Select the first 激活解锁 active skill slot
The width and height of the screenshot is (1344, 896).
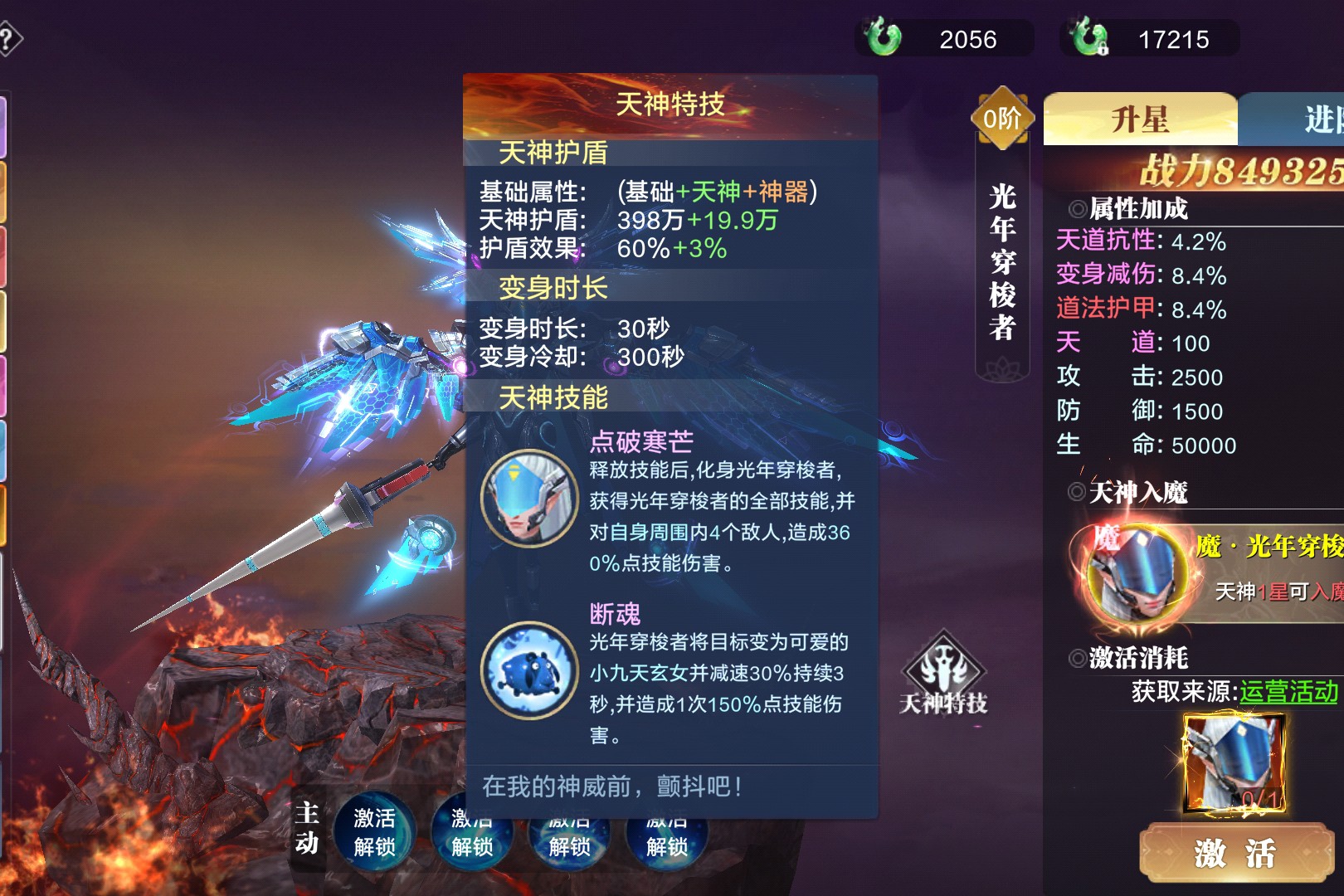click(374, 832)
